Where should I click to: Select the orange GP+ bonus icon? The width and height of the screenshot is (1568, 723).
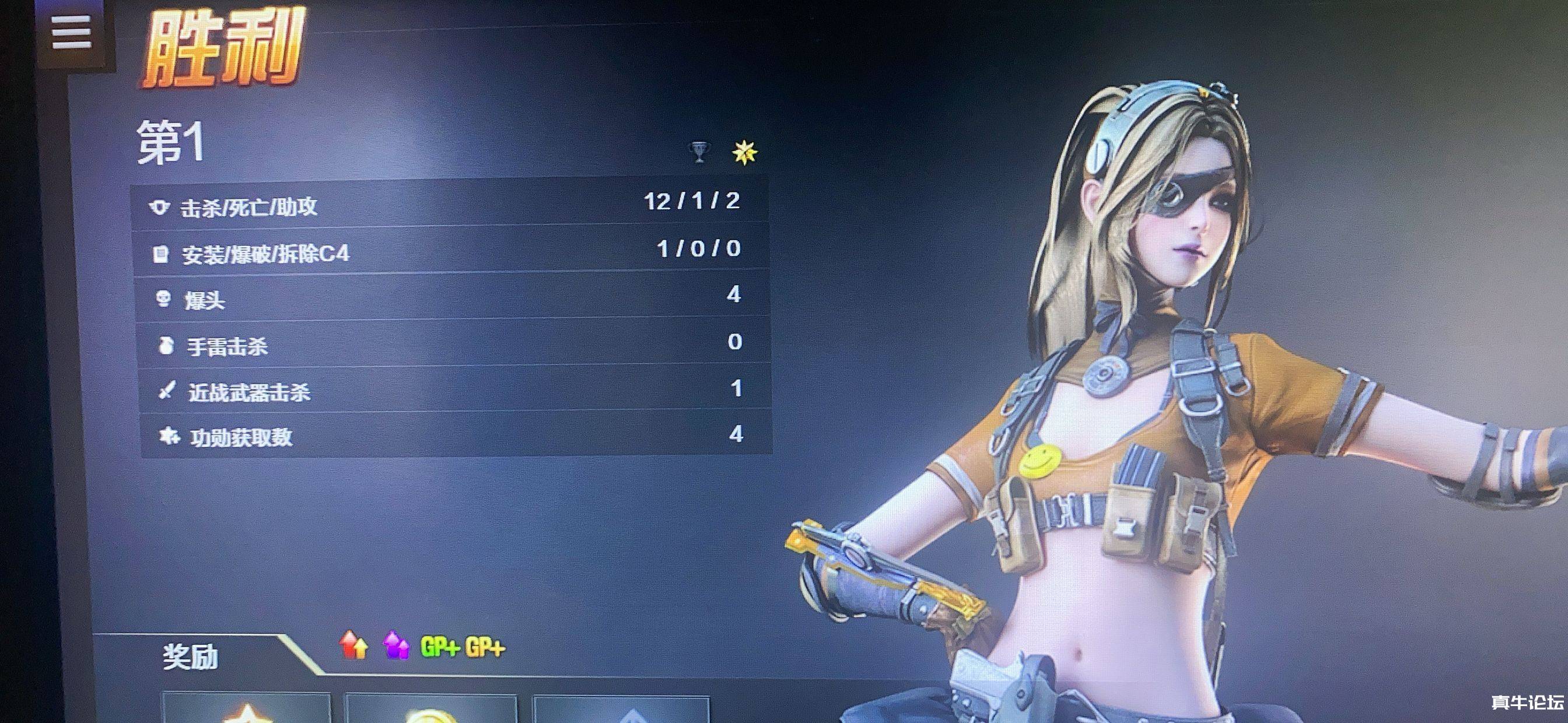[485, 648]
